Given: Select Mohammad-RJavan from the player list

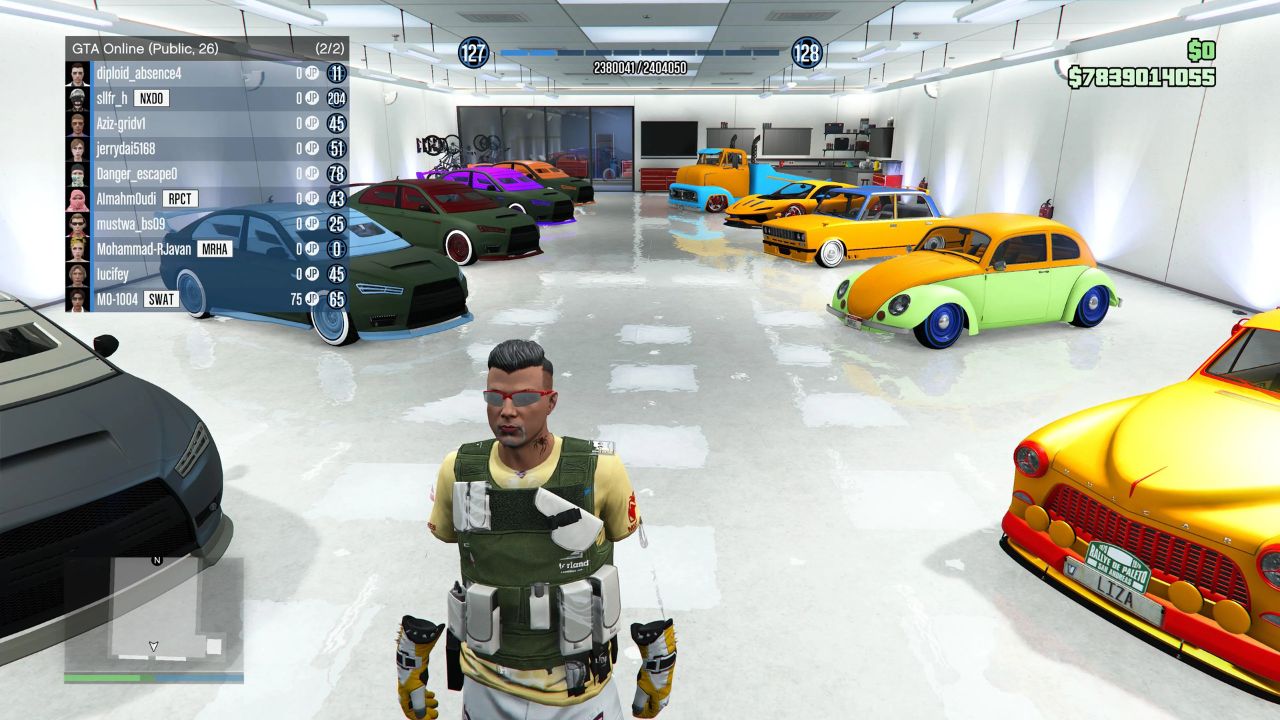Looking at the screenshot, I should (145, 248).
